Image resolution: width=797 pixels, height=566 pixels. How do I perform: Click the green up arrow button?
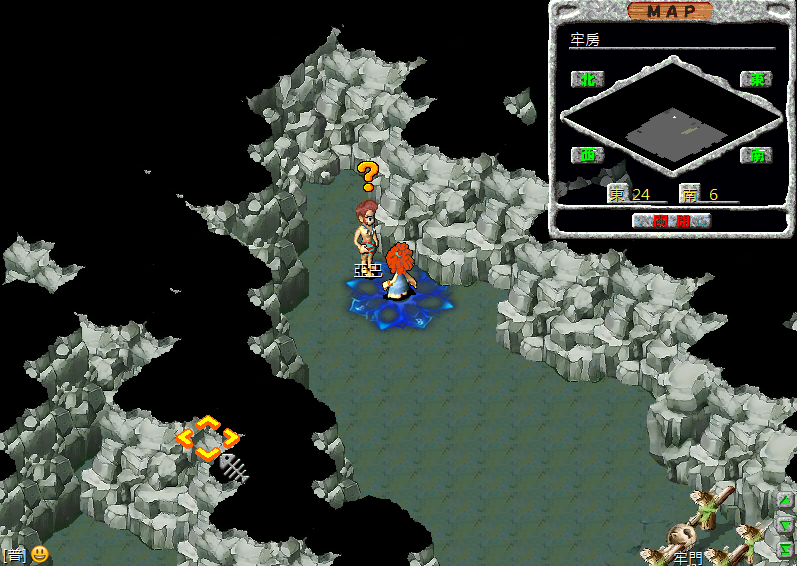click(x=786, y=500)
